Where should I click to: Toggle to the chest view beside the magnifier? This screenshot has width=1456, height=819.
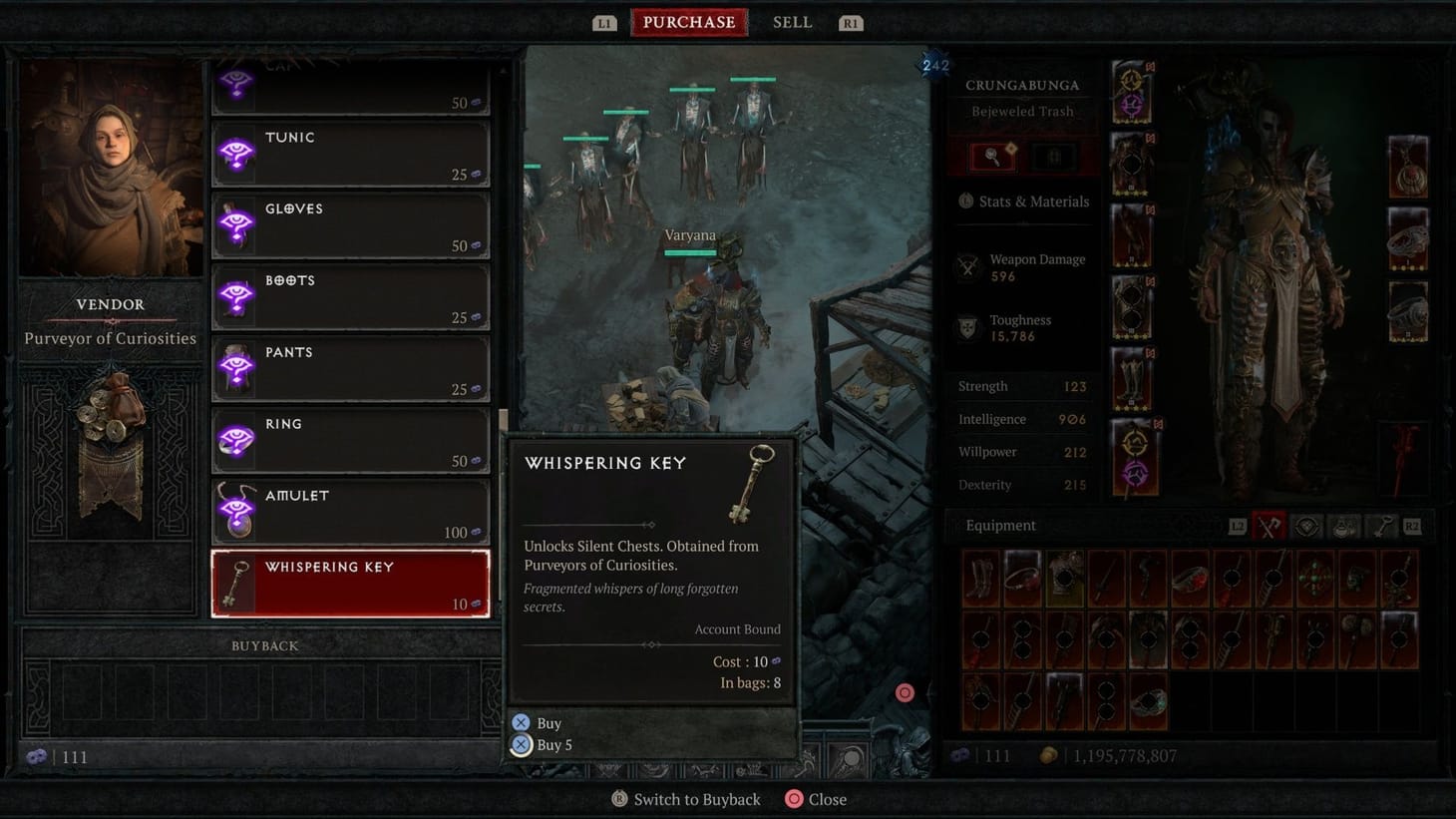click(x=1052, y=156)
